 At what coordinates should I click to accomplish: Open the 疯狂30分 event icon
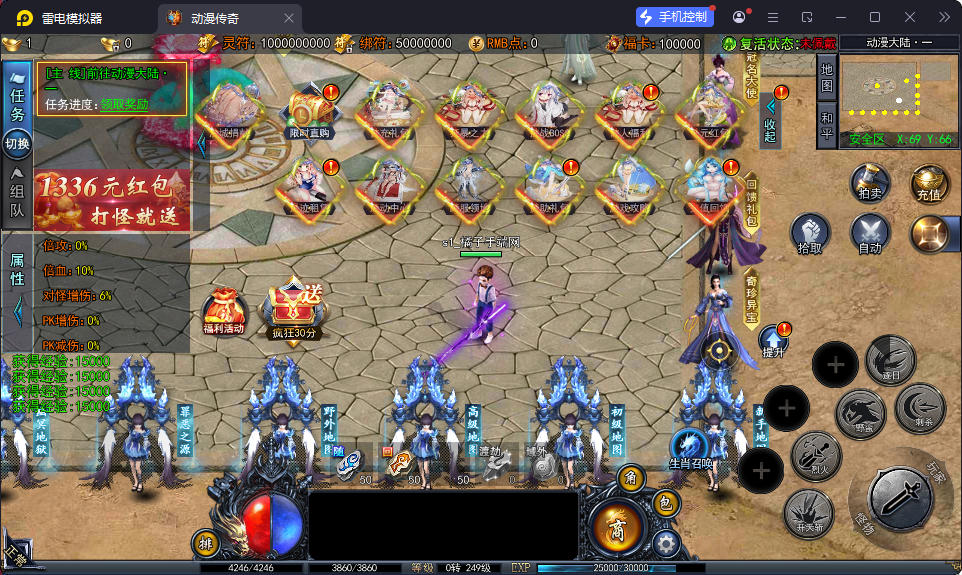coord(294,310)
